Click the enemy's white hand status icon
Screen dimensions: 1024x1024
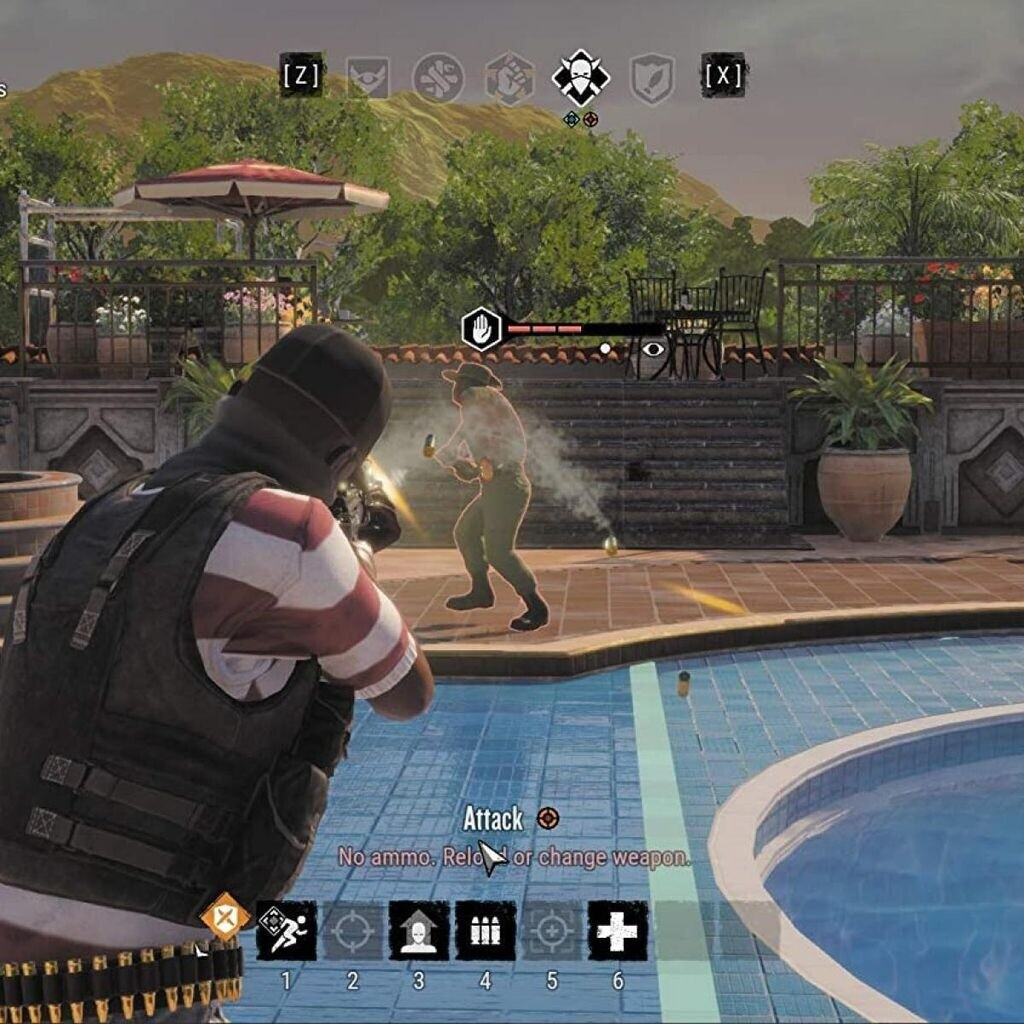click(x=481, y=329)
